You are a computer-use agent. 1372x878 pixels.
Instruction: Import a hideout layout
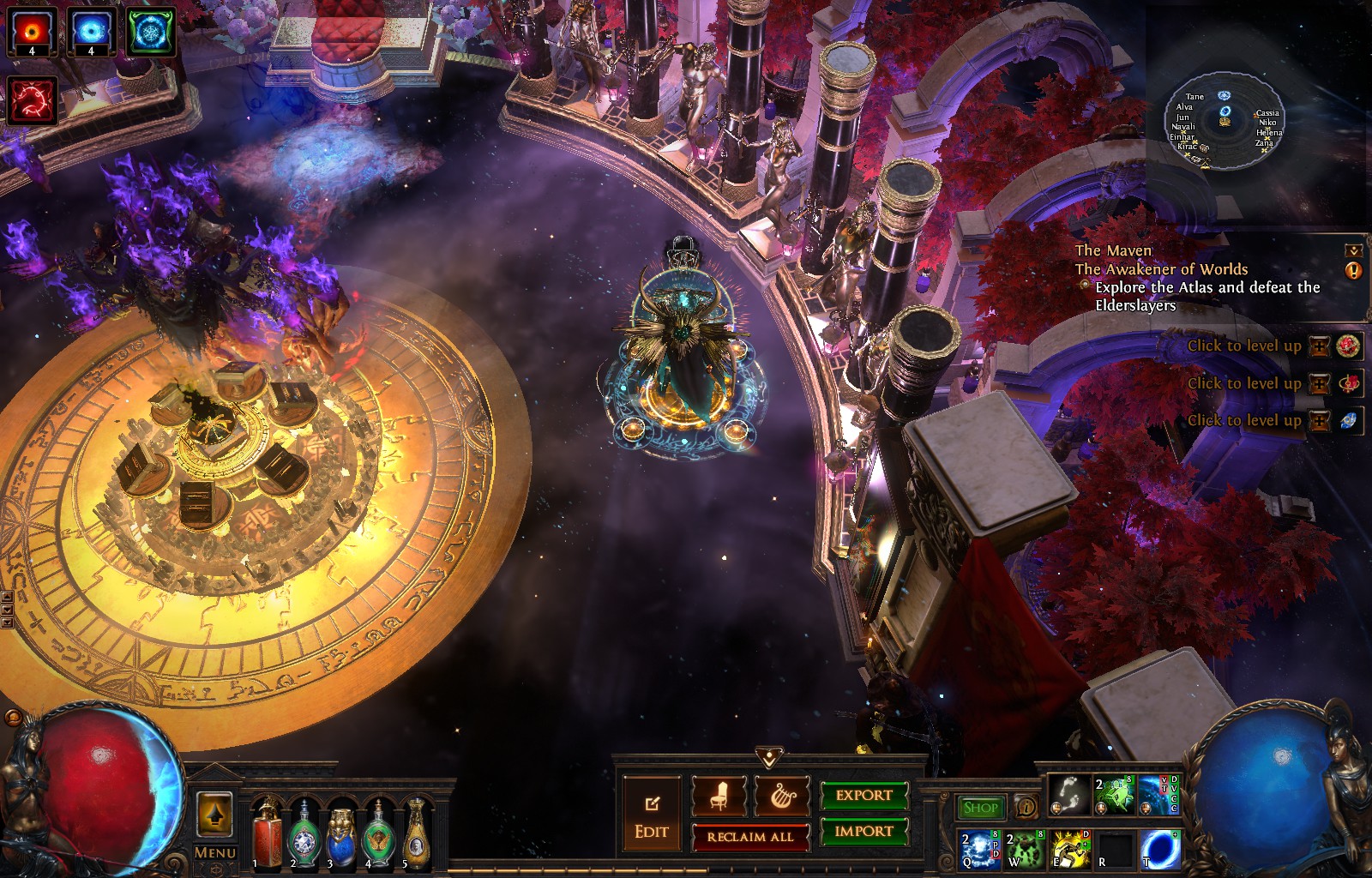[x=864, y=831]
